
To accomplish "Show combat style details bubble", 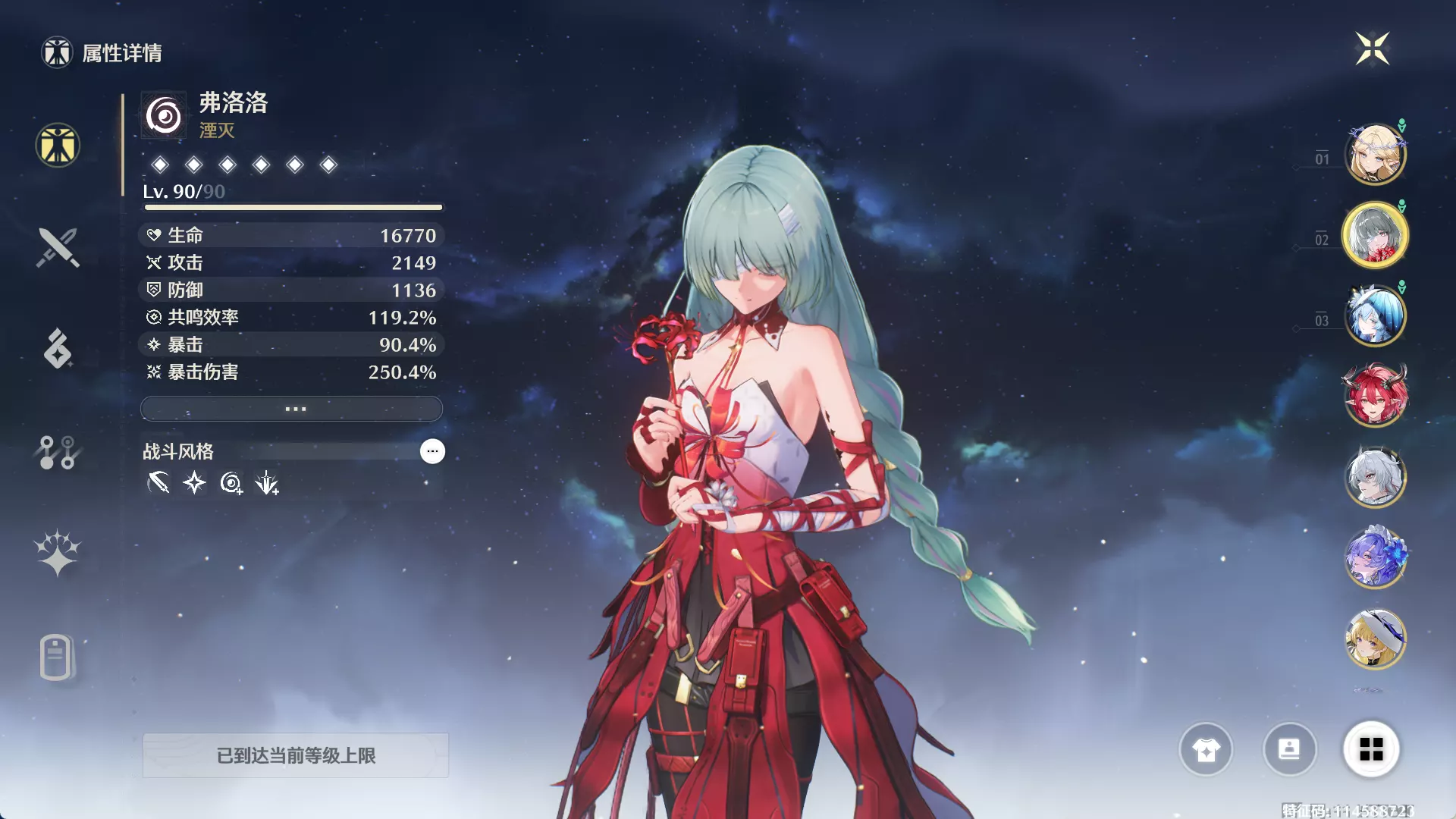I will tap(432, 451).
